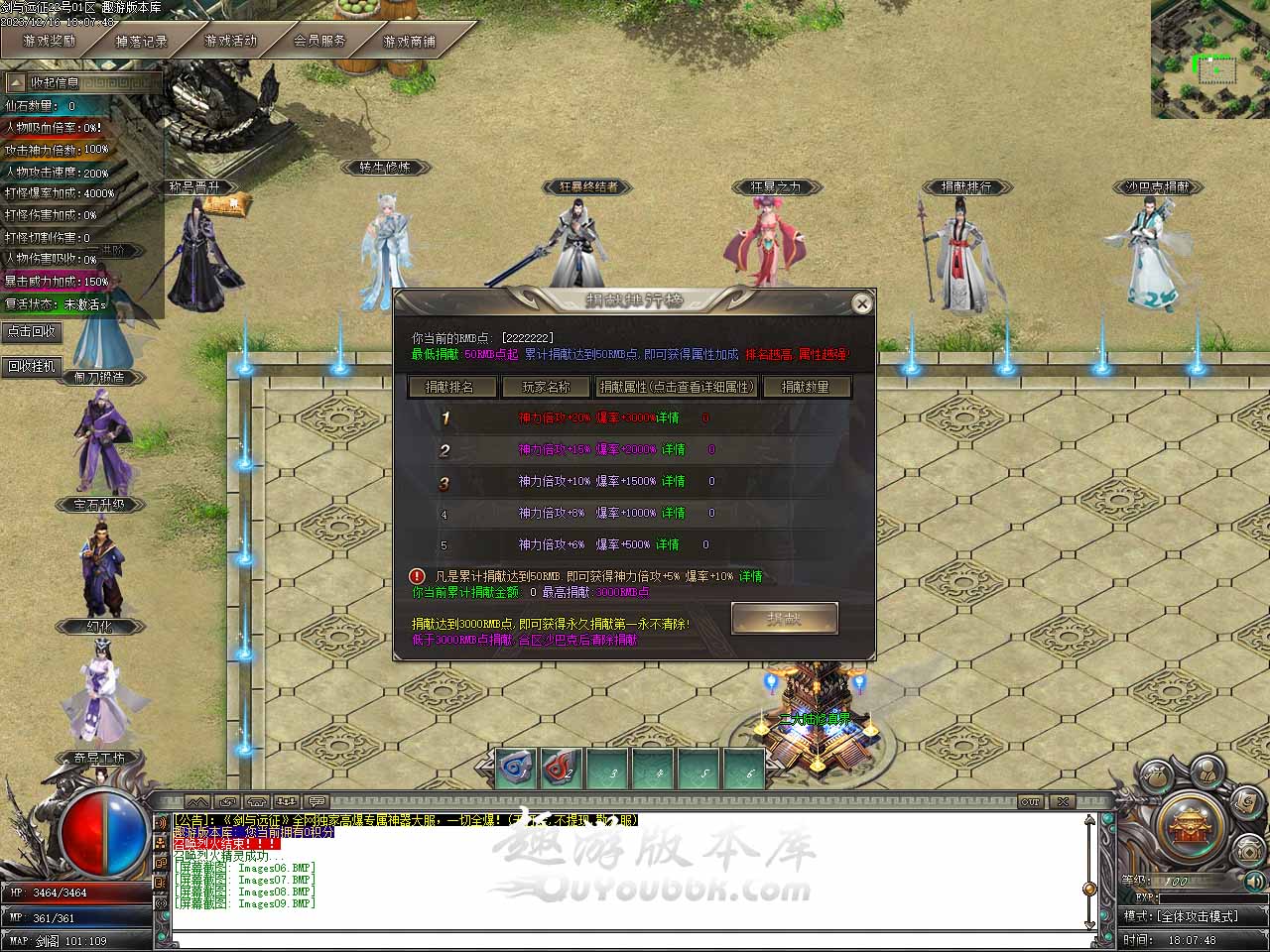Open the 掉落记录 drop records menu
The image size is (1270, 952).
click(142, 42)
